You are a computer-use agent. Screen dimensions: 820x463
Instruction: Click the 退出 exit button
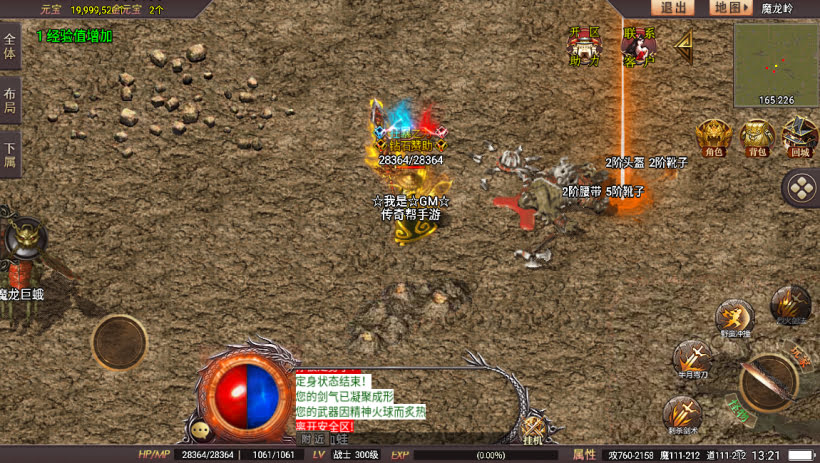(x=674, y=8)
